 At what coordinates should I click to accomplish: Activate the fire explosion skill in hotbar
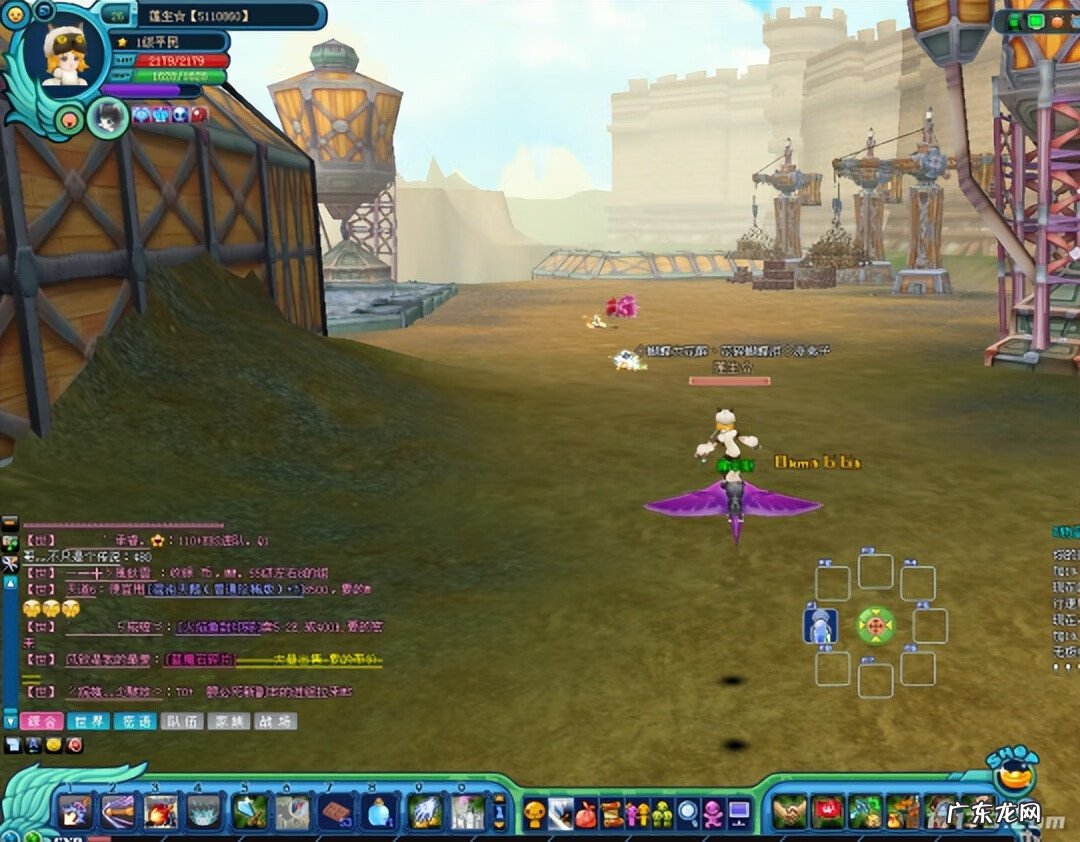coord(160,810)
